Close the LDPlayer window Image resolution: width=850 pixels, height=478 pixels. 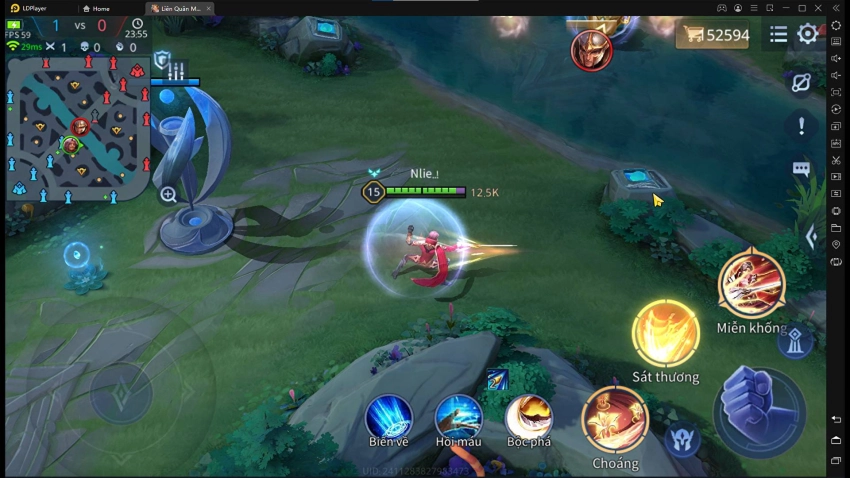(x=836, y=8)
